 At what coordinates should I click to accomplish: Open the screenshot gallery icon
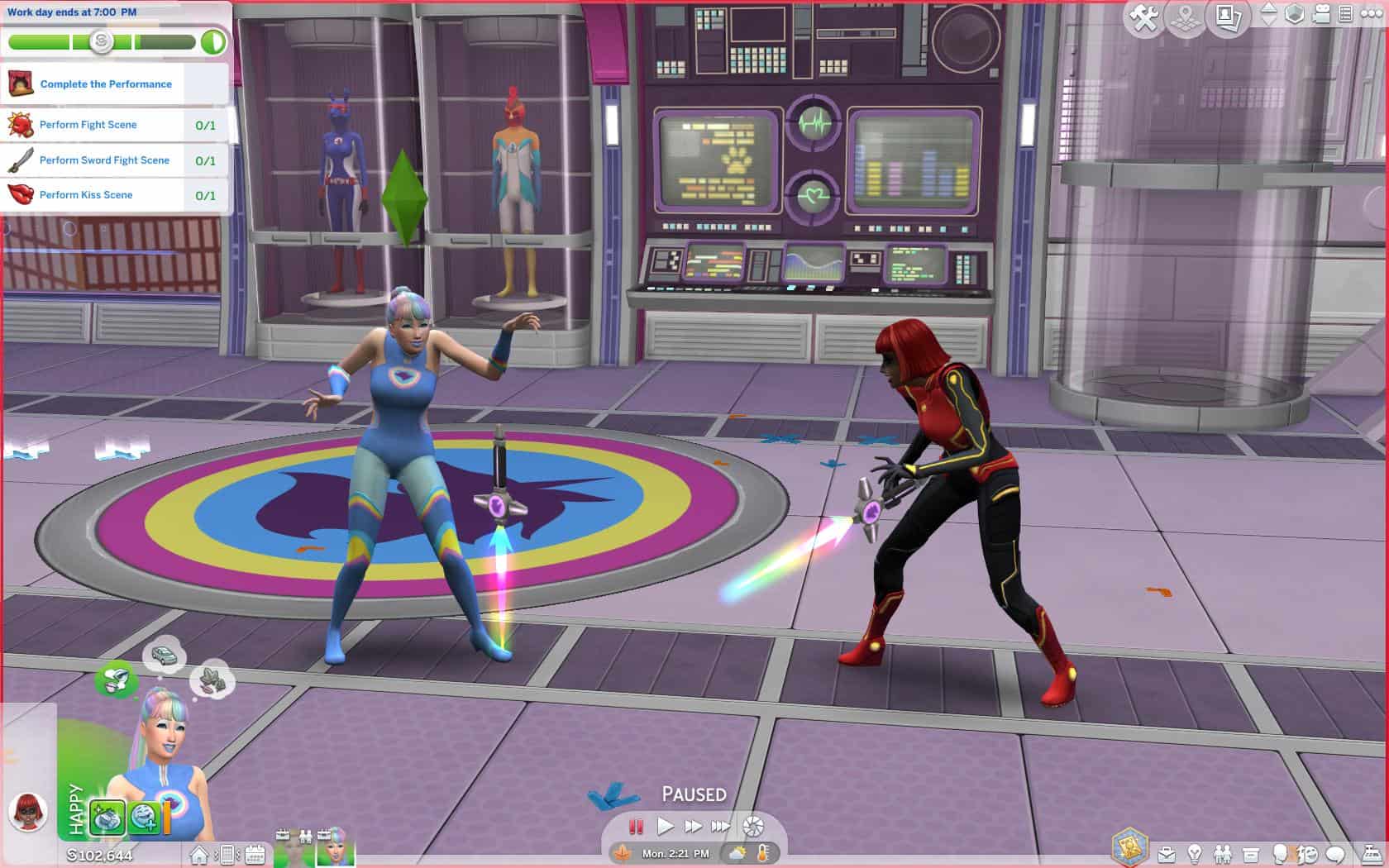[x=1229, y=17]
